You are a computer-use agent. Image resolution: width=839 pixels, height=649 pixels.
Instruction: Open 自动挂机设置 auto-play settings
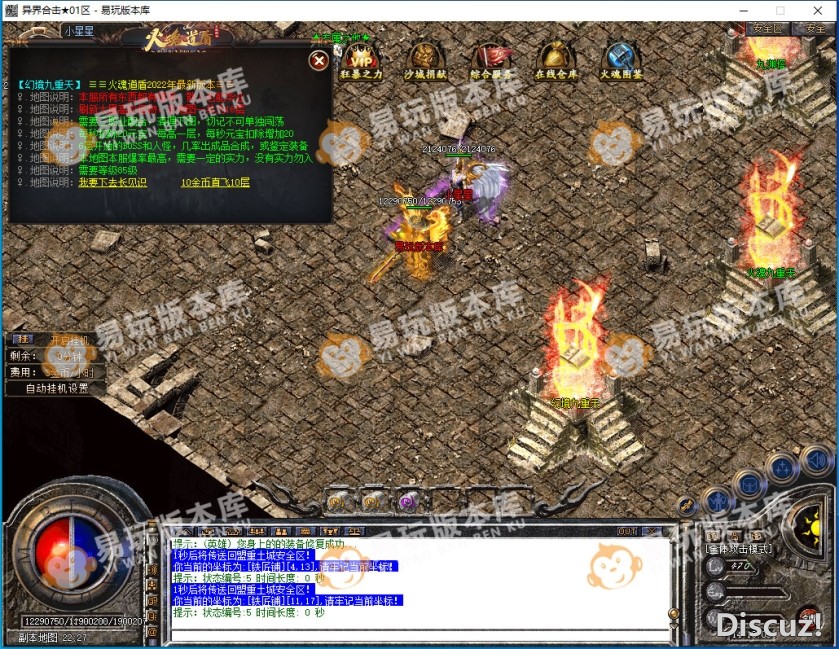pos(56,388)
